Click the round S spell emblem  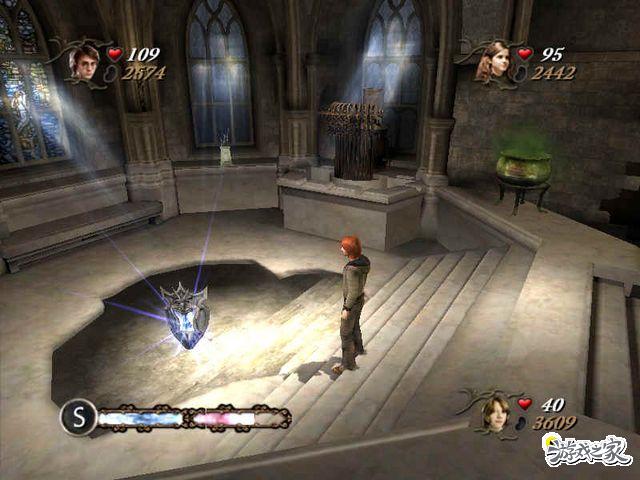[x=77, y=417]
